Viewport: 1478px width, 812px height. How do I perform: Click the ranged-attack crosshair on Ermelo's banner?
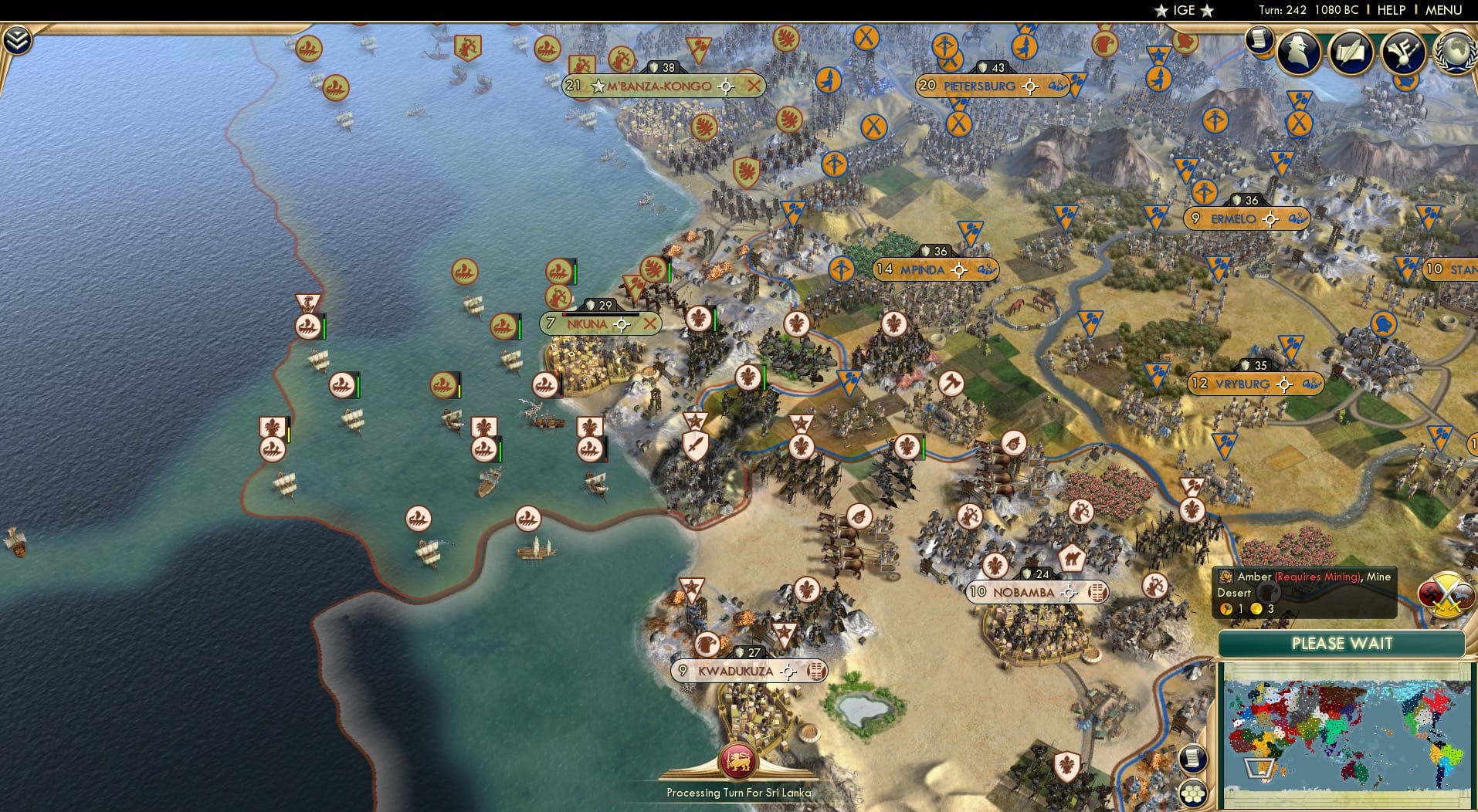click(1269, 219)
